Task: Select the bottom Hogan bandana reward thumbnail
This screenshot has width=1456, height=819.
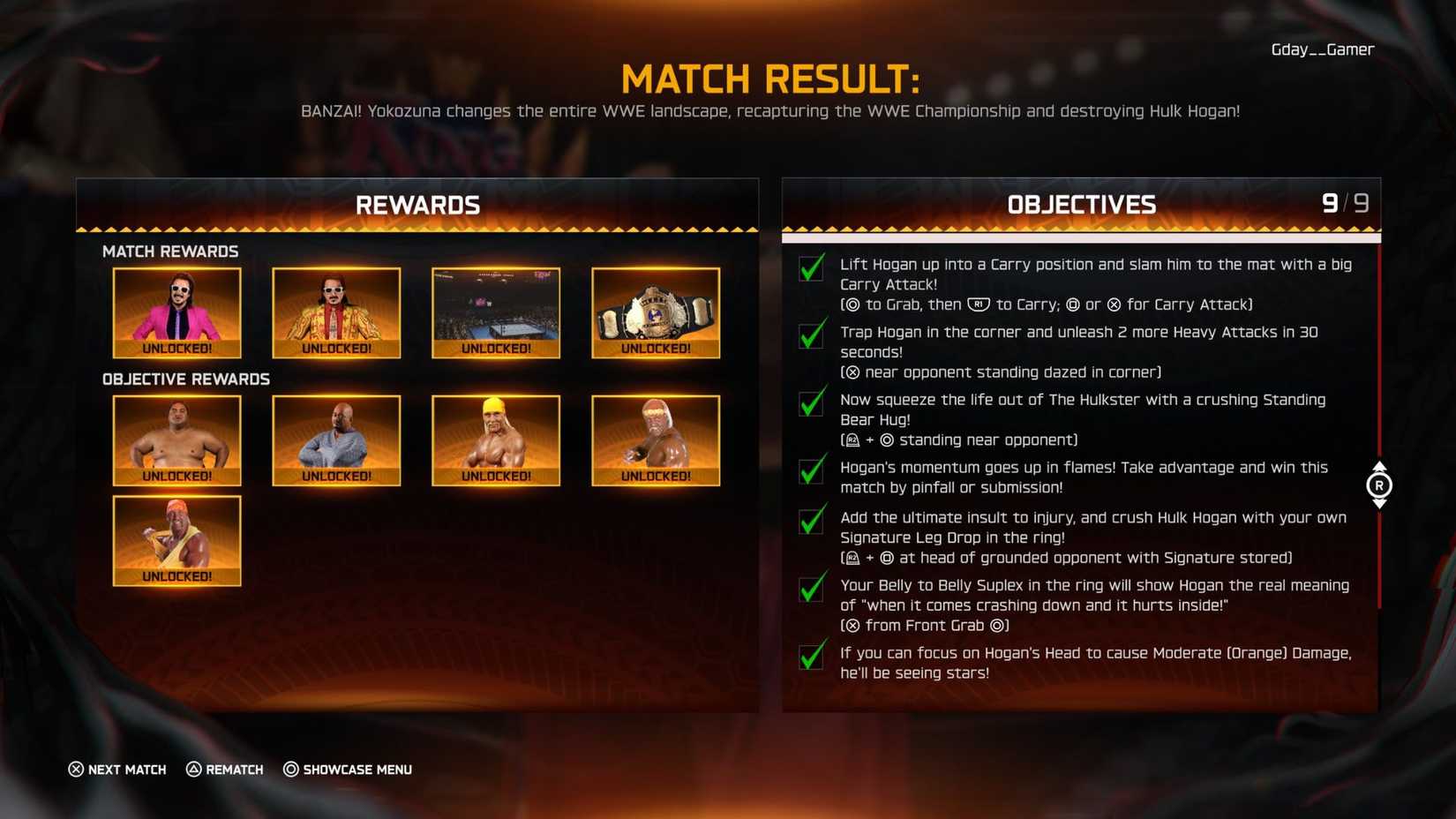Action: [176, 540]
